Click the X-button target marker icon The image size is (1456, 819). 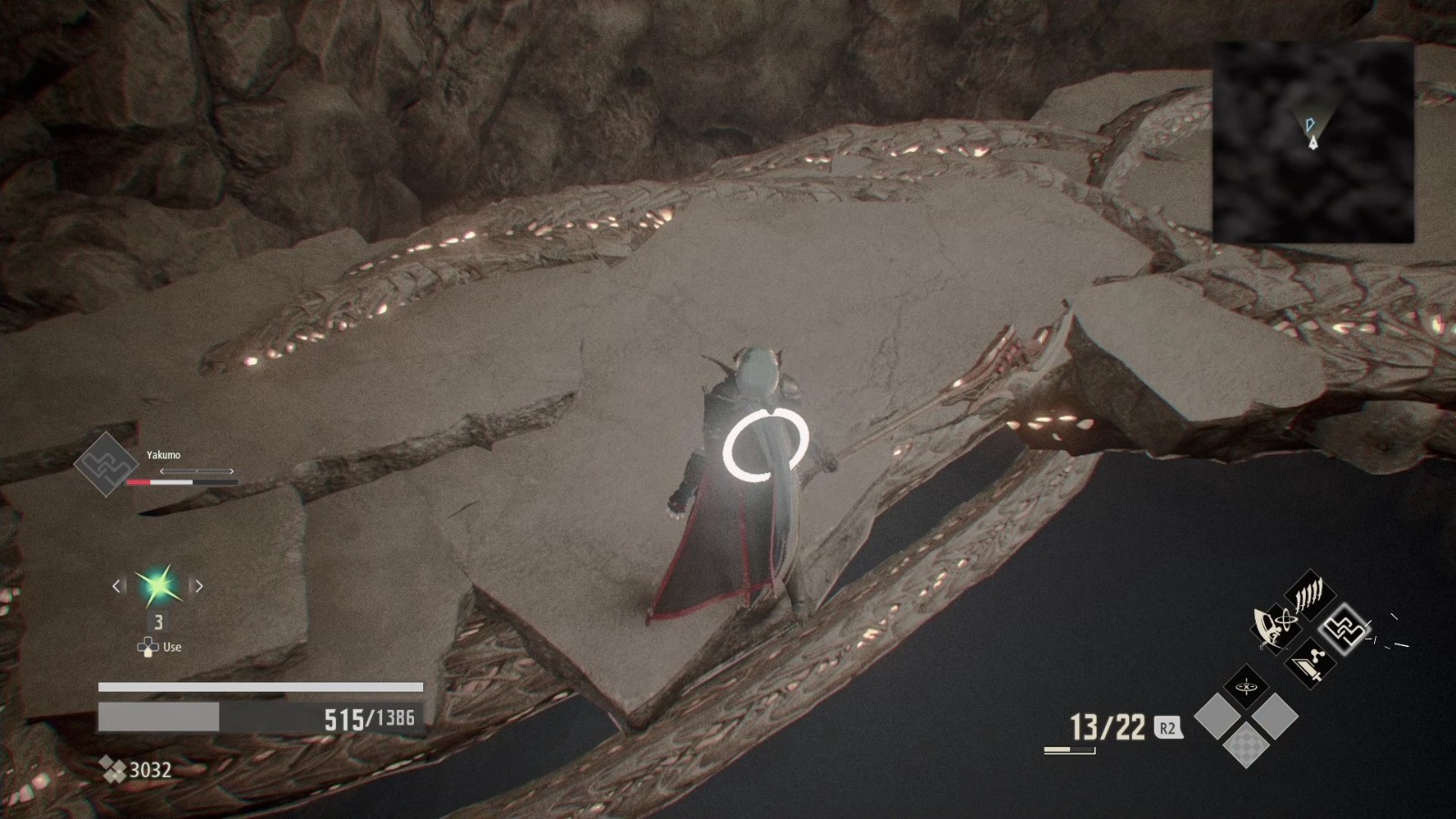tap(1245, 685)
